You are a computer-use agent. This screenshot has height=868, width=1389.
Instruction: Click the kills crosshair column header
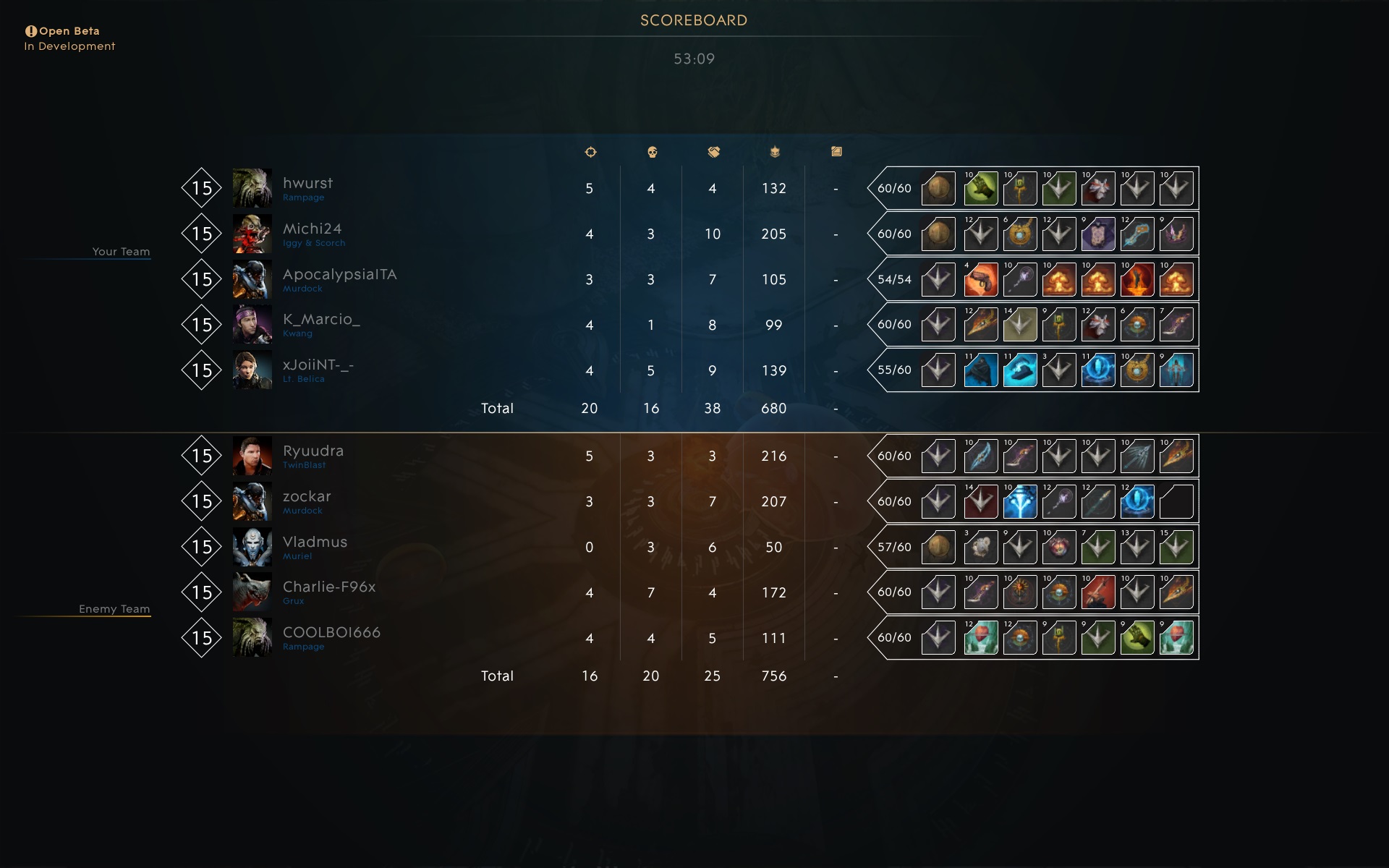[590, 152]
